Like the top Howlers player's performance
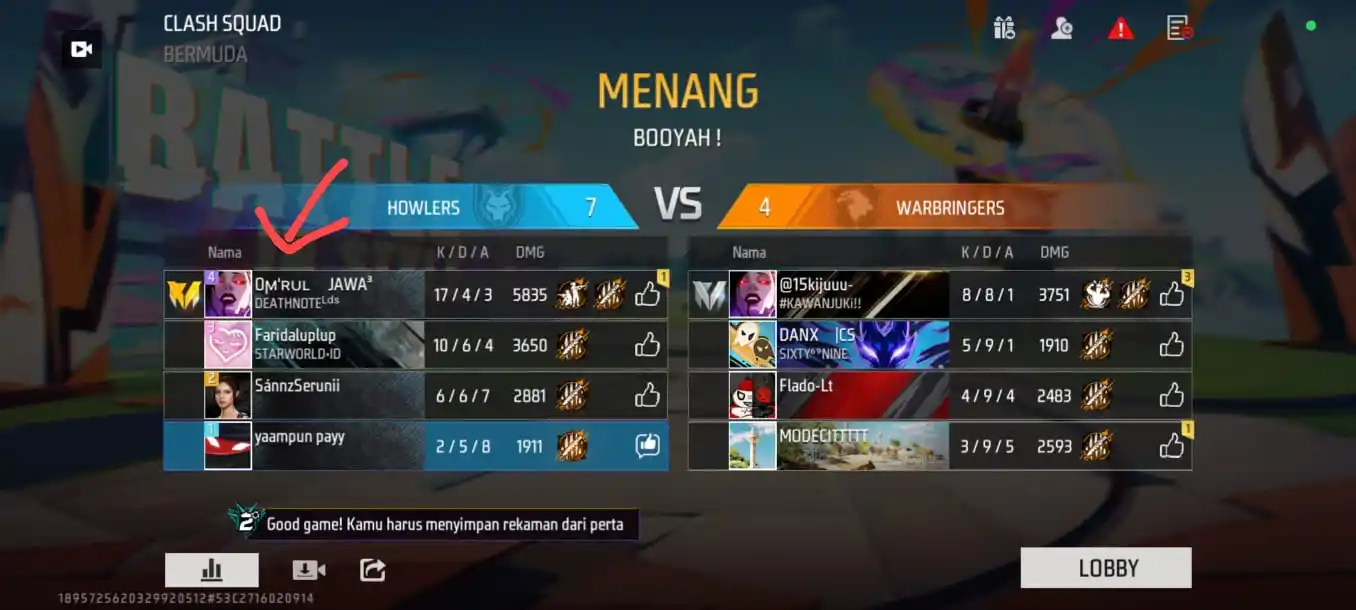 tap(647, 294)
